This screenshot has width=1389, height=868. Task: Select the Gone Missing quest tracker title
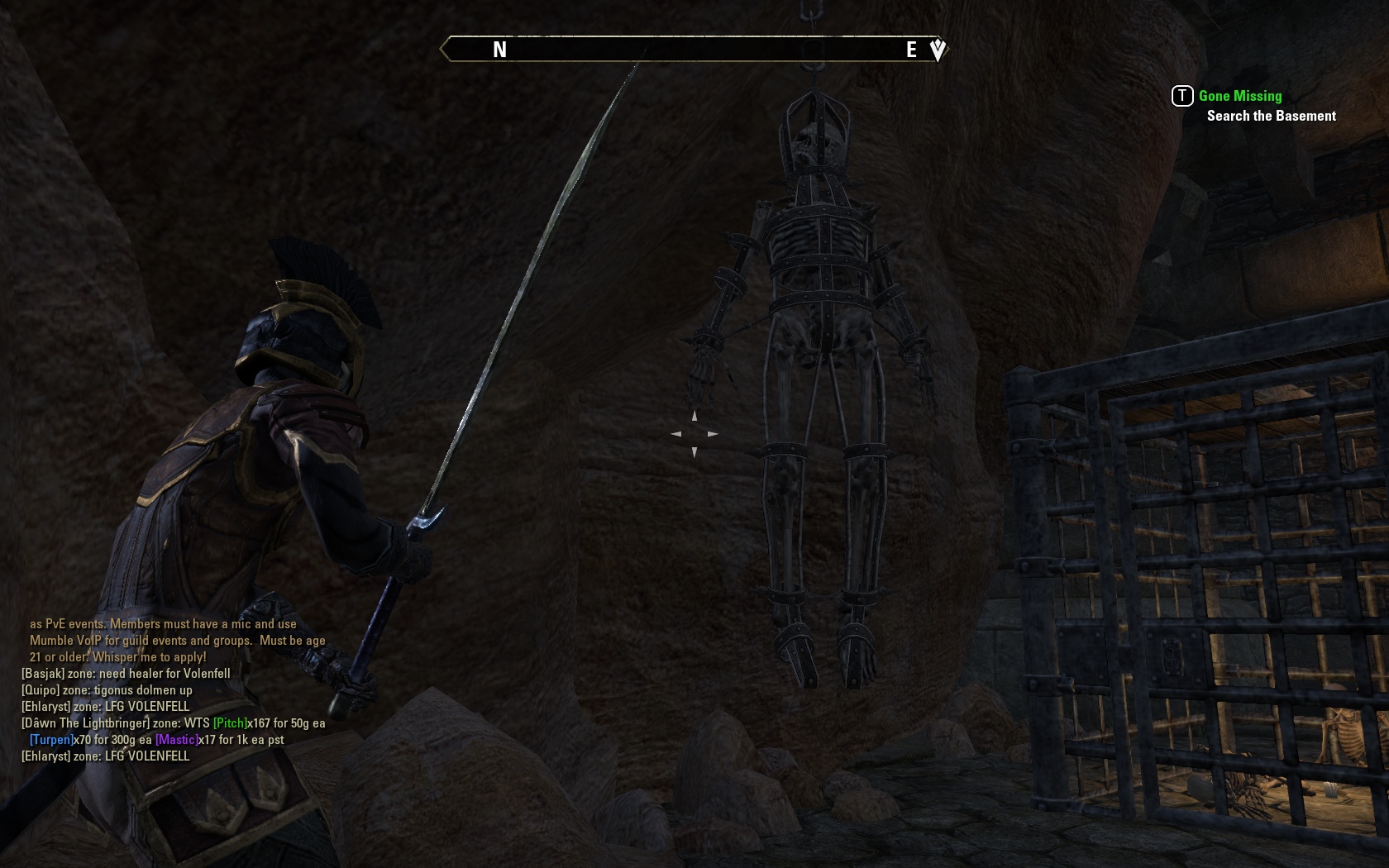(1239, 96)
